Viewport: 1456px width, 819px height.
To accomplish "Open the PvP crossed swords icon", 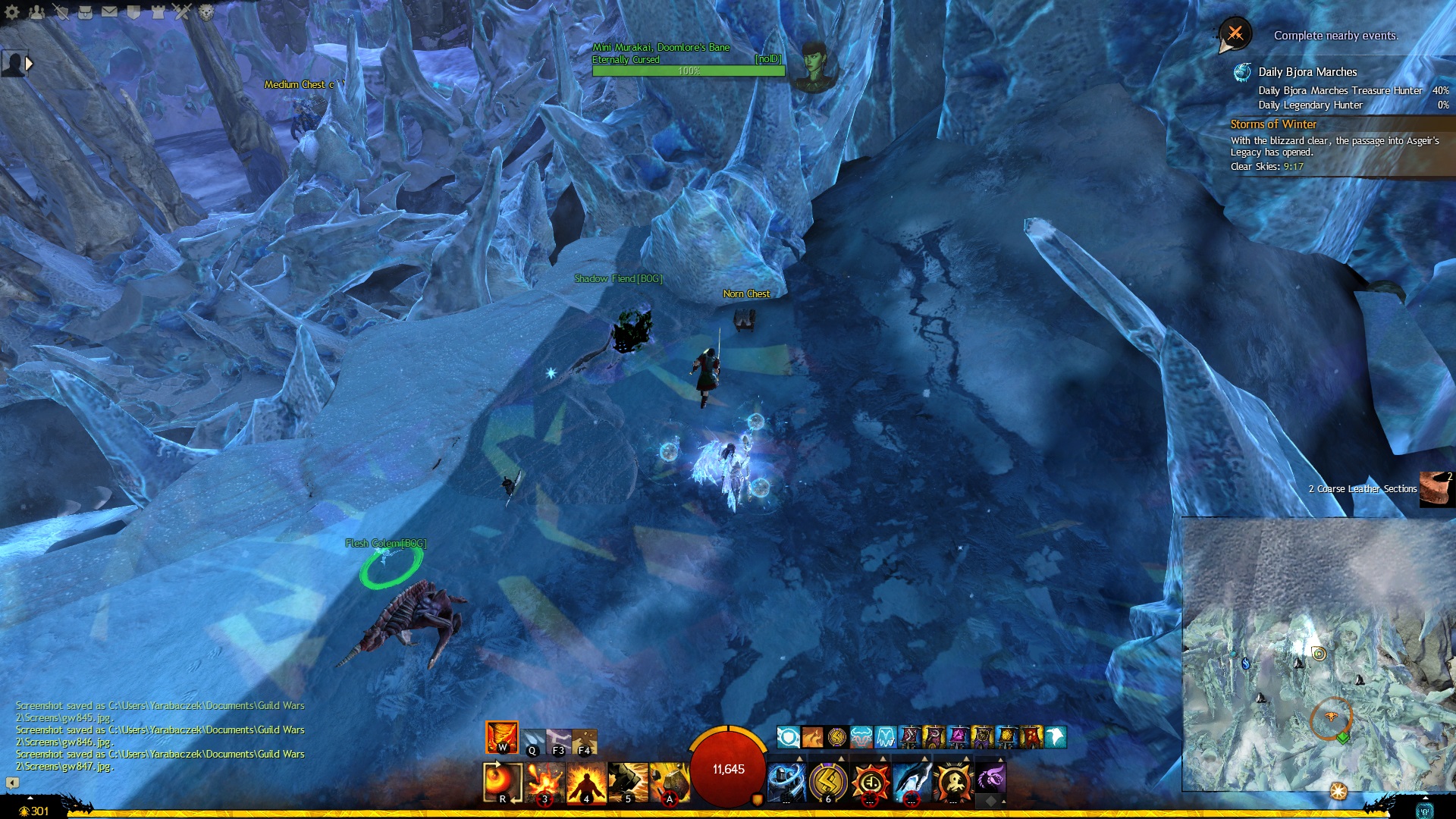I will coord(182,11).
